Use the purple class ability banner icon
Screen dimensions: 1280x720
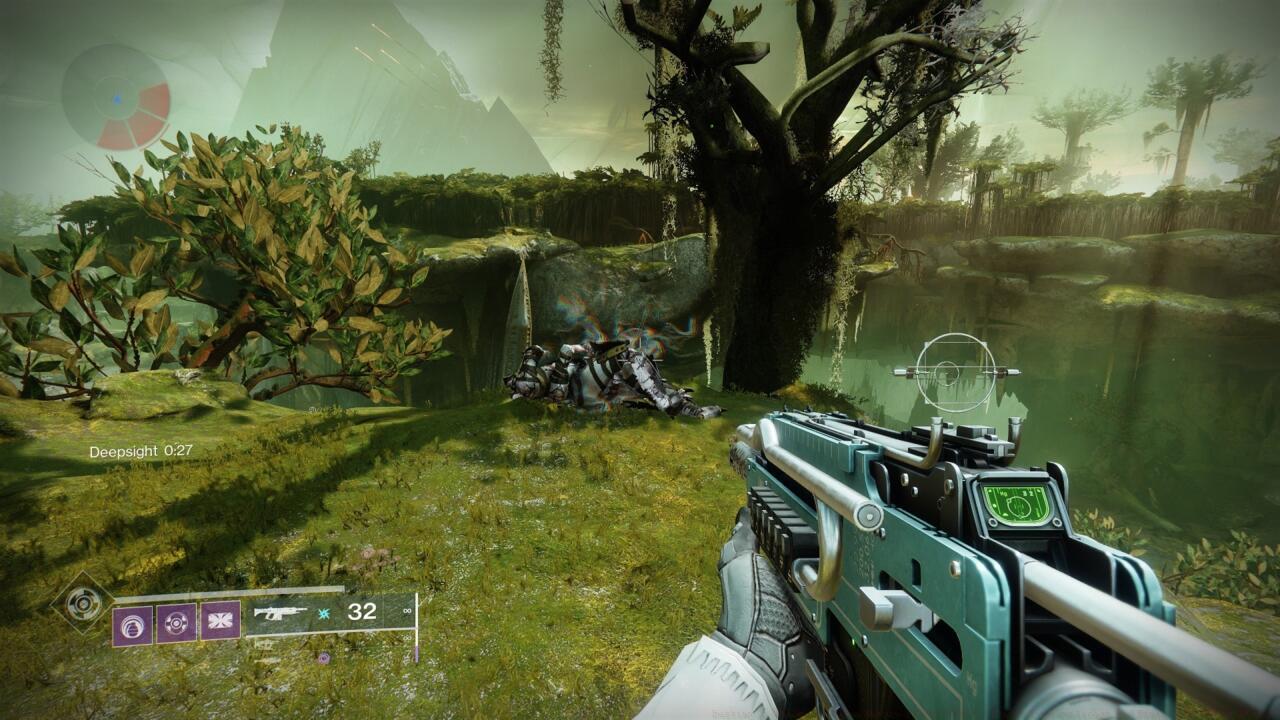(x=220, y=621)
